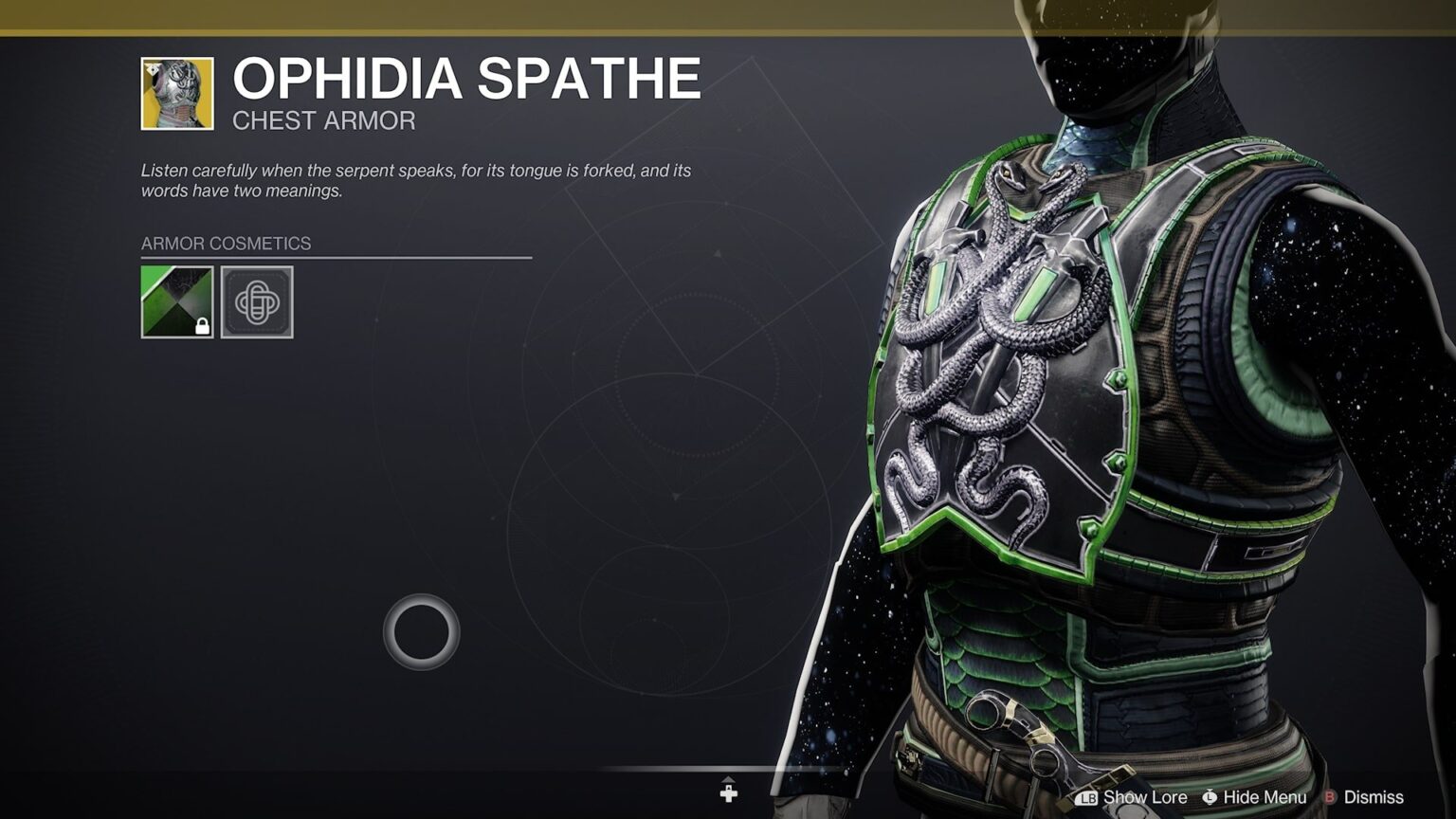
Task: Click the d-pad glyph beside Hide Menu
Action: point(1210,797)
